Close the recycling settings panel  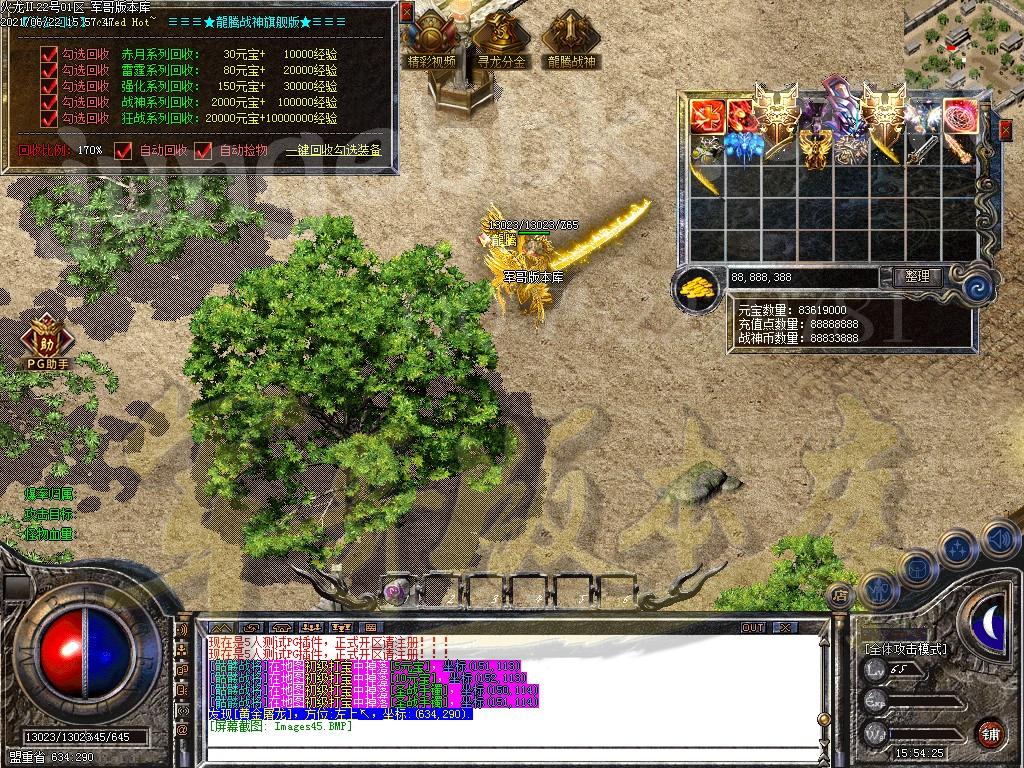[x=406, y=11]
